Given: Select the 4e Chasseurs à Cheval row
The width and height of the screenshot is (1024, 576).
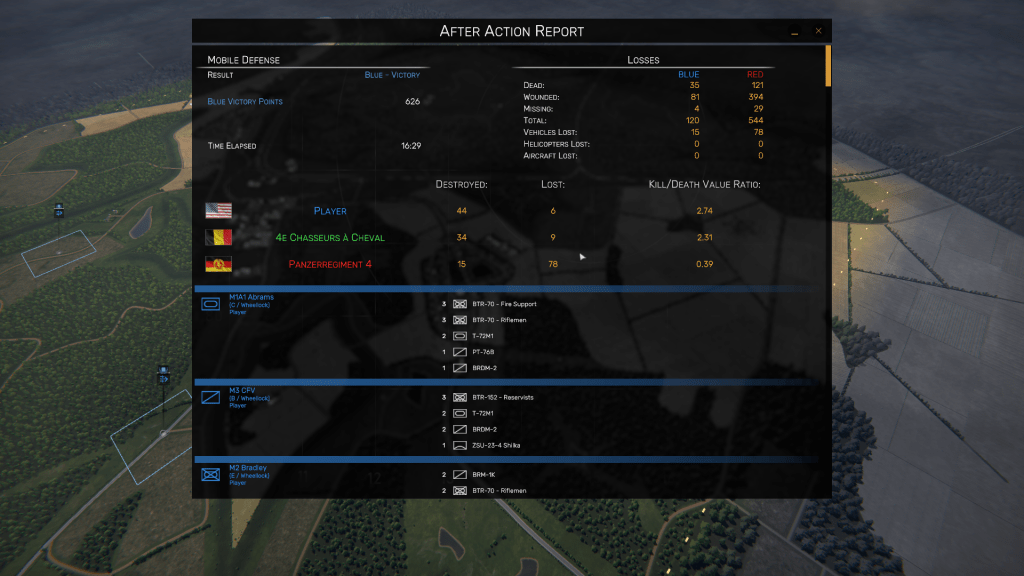Looking at the screenshot, I should point(330,238).
